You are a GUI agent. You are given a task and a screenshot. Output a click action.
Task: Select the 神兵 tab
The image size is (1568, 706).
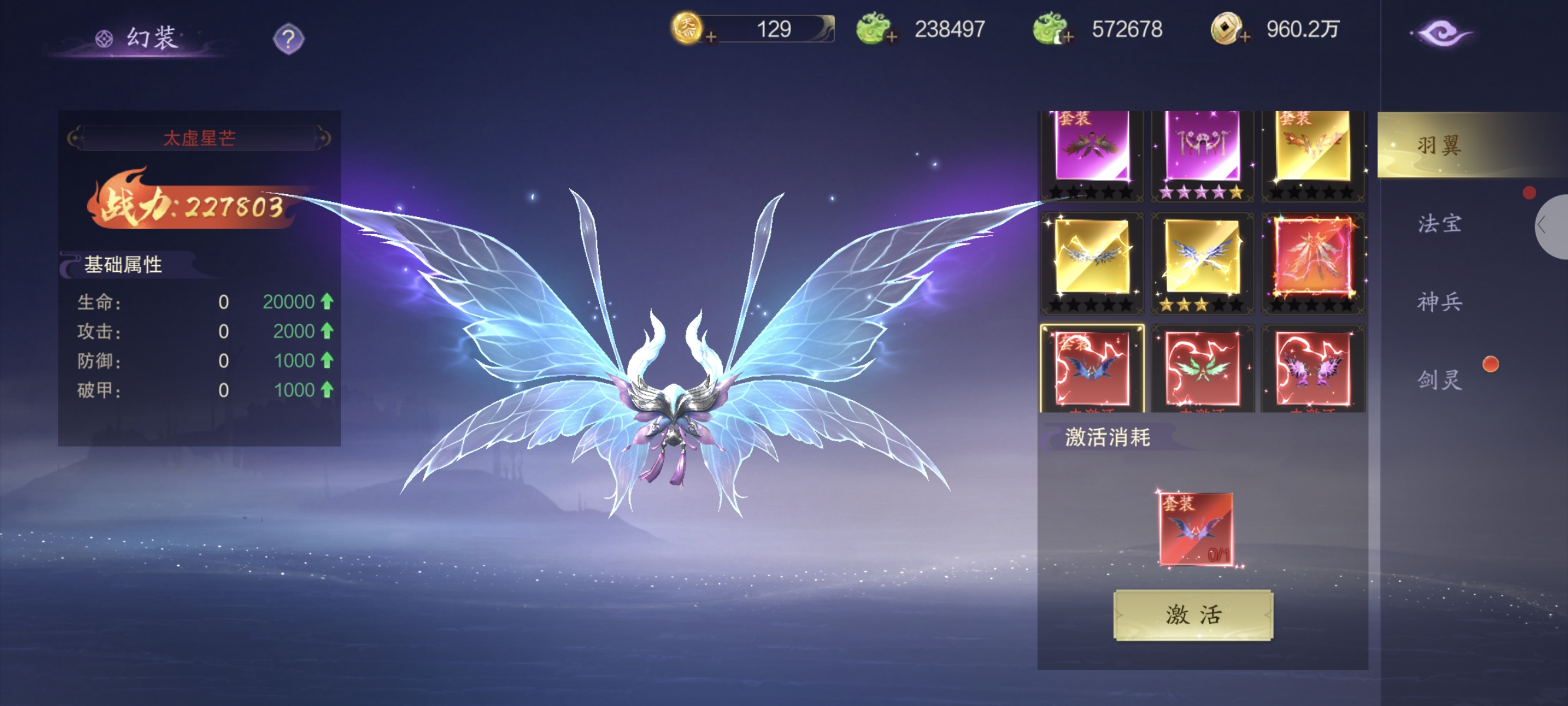coord(1439,301)
